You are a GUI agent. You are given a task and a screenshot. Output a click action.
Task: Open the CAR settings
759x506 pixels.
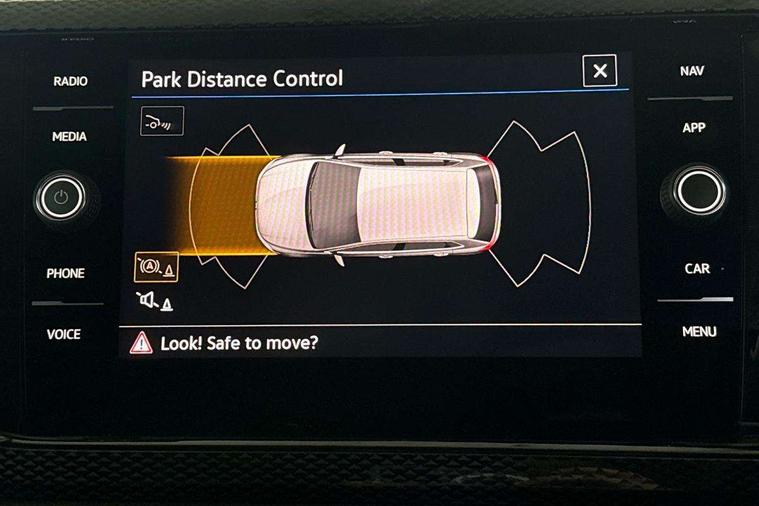[697, 269]
